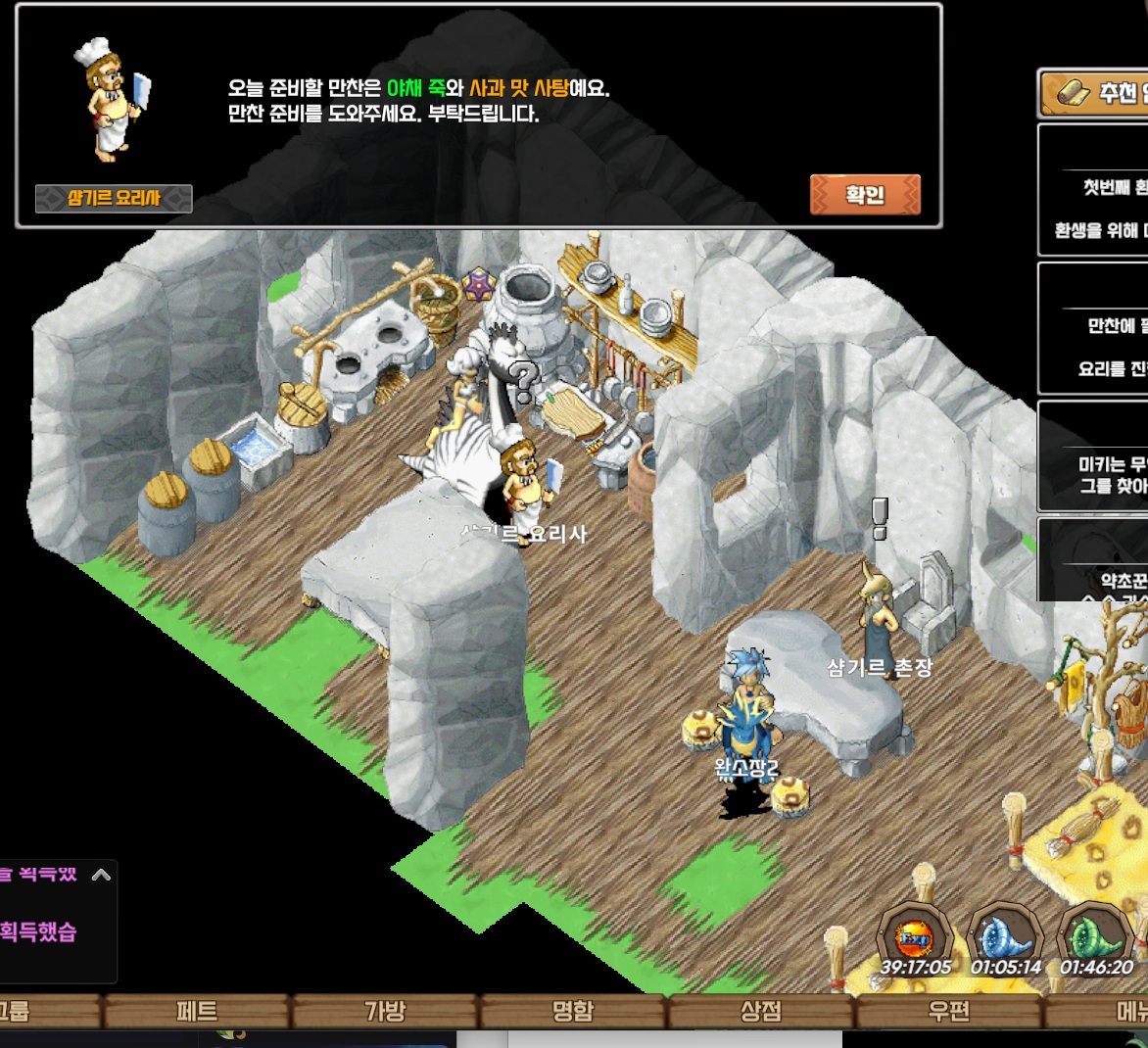Open the 펫트 (Pet) menu
1148x1048 pixels.
click(x=197, y=1011)
